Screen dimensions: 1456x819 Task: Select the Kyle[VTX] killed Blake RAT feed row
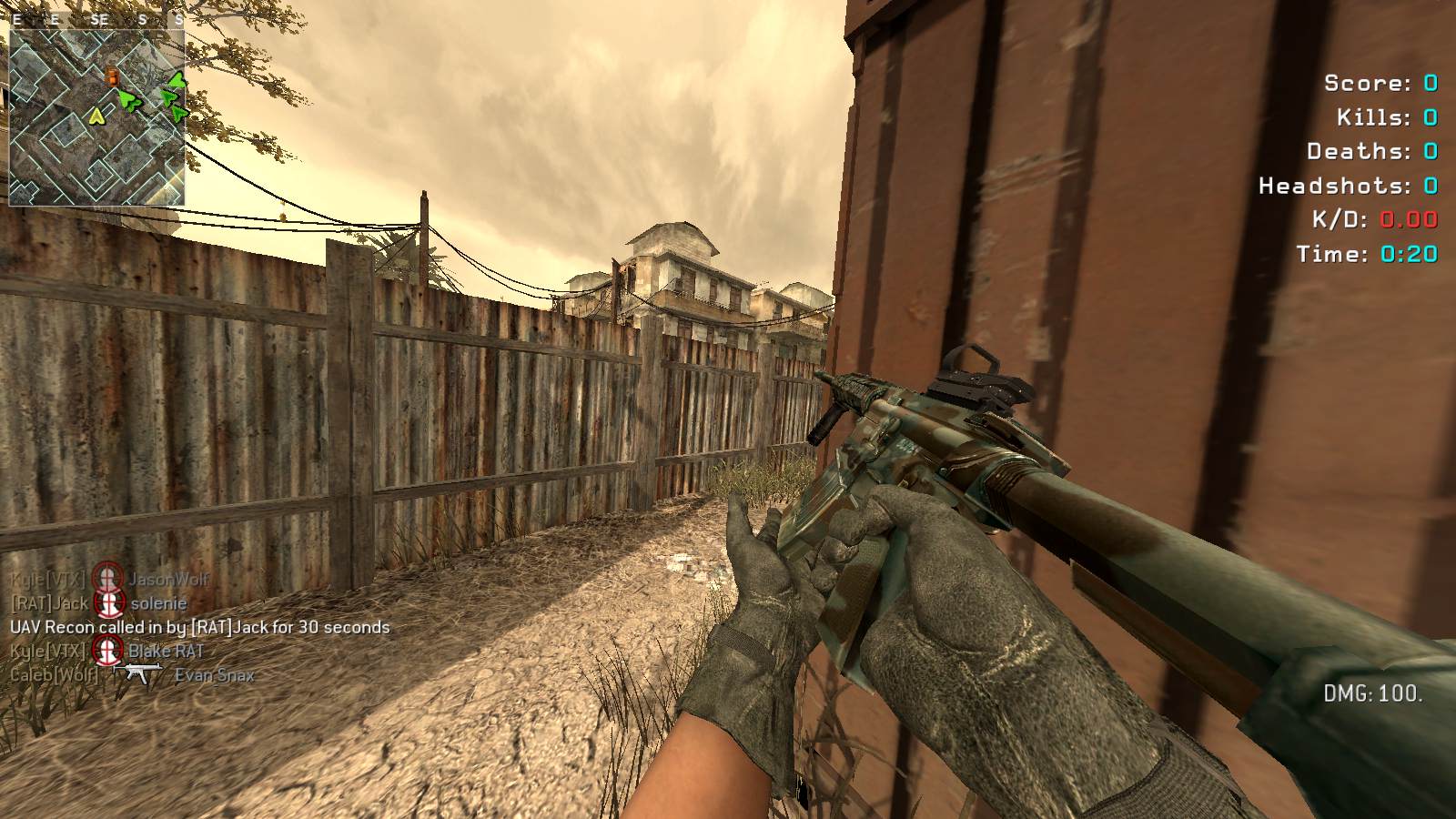107,651
